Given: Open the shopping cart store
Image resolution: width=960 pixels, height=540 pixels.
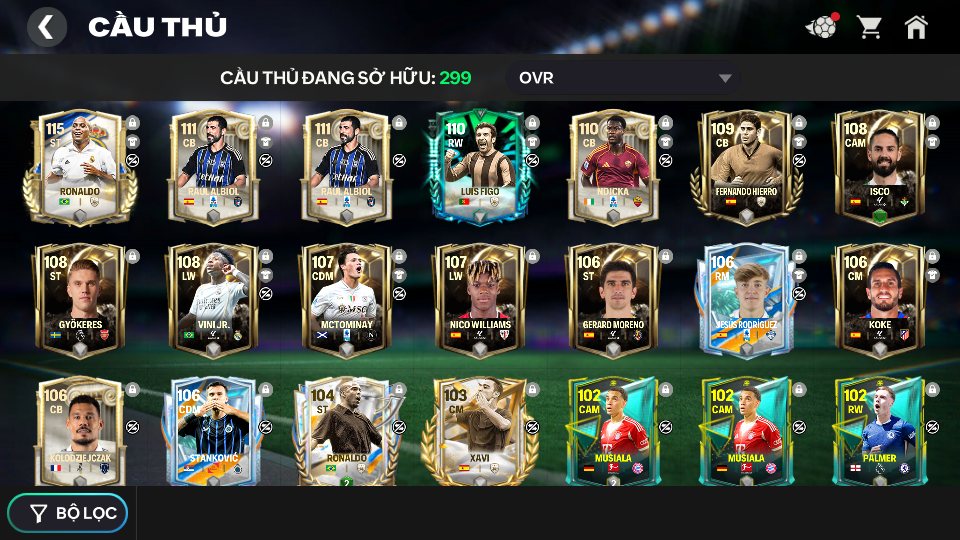Looking at the screenshot, I should pyautogui.click(x=869, y=27).
